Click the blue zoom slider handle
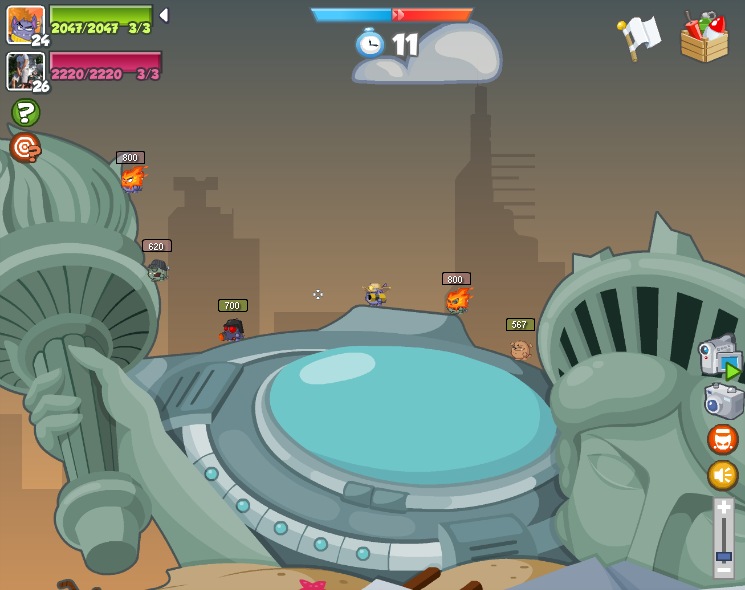Screen dimensions: 745x590 (723, 556)
